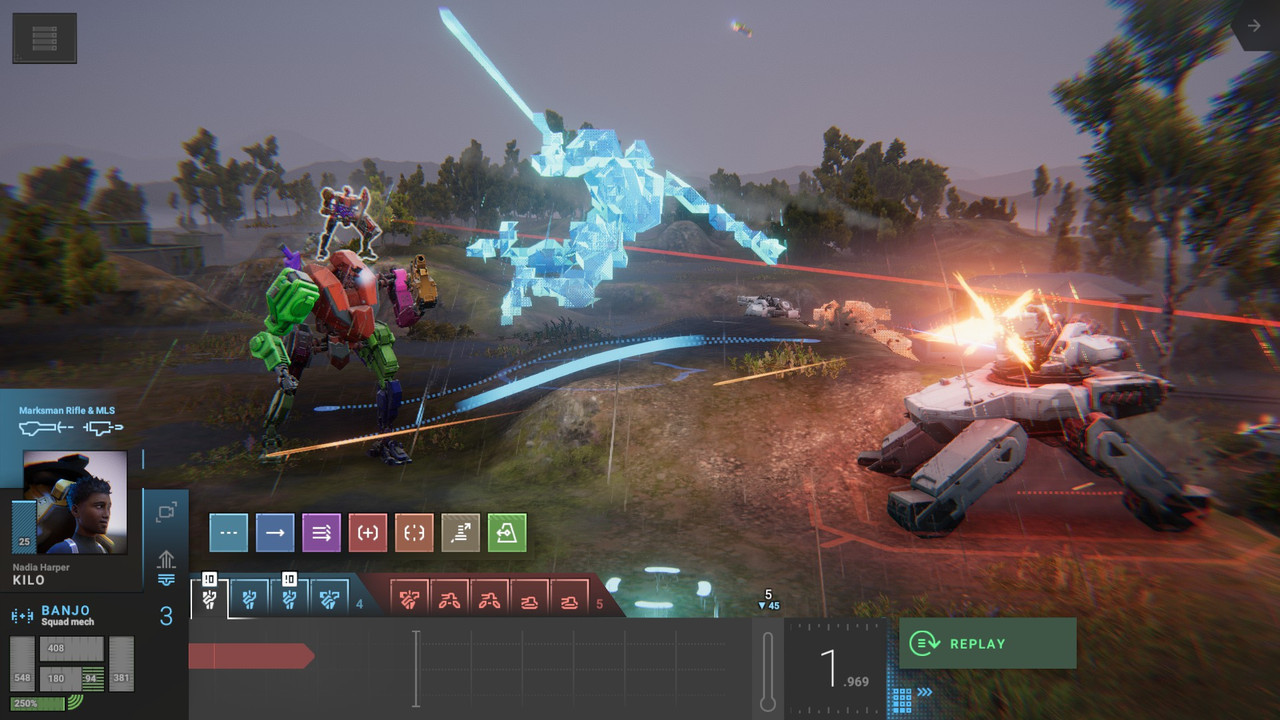1280x720 pixels.
Task: Replay the turn with the Replay button
Action: coord(987,643)
